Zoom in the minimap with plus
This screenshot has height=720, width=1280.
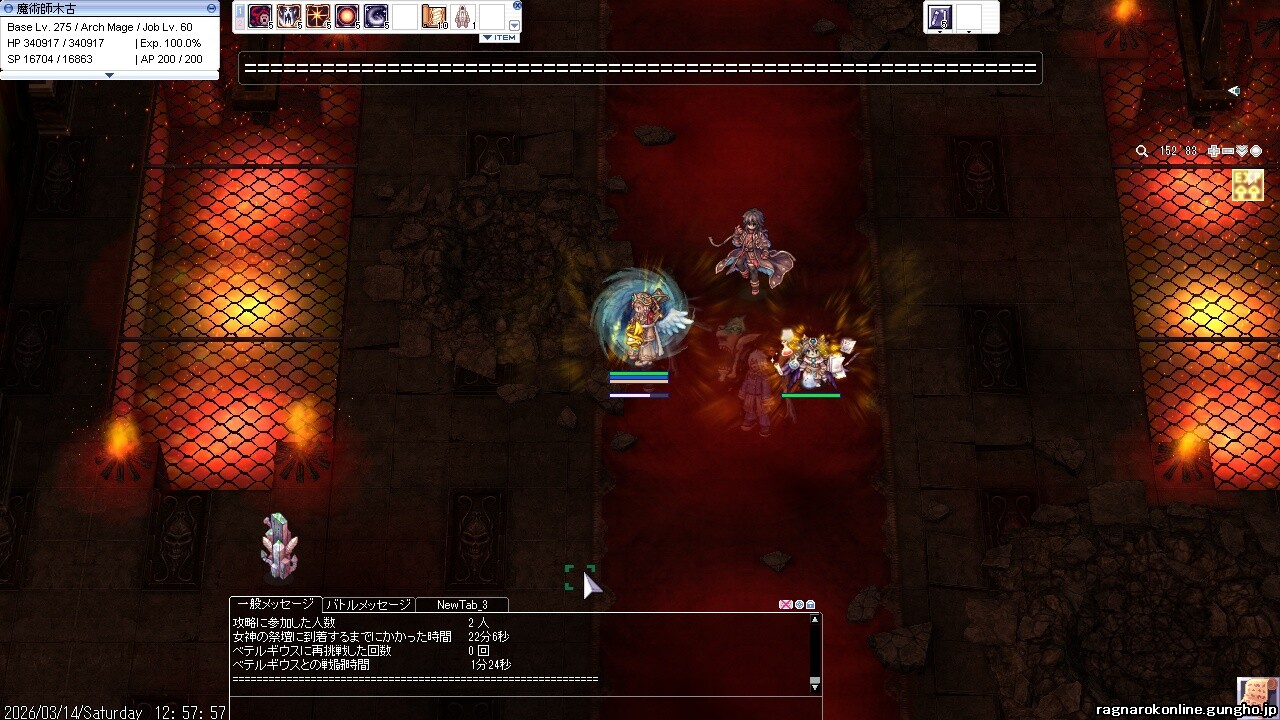1214,151
